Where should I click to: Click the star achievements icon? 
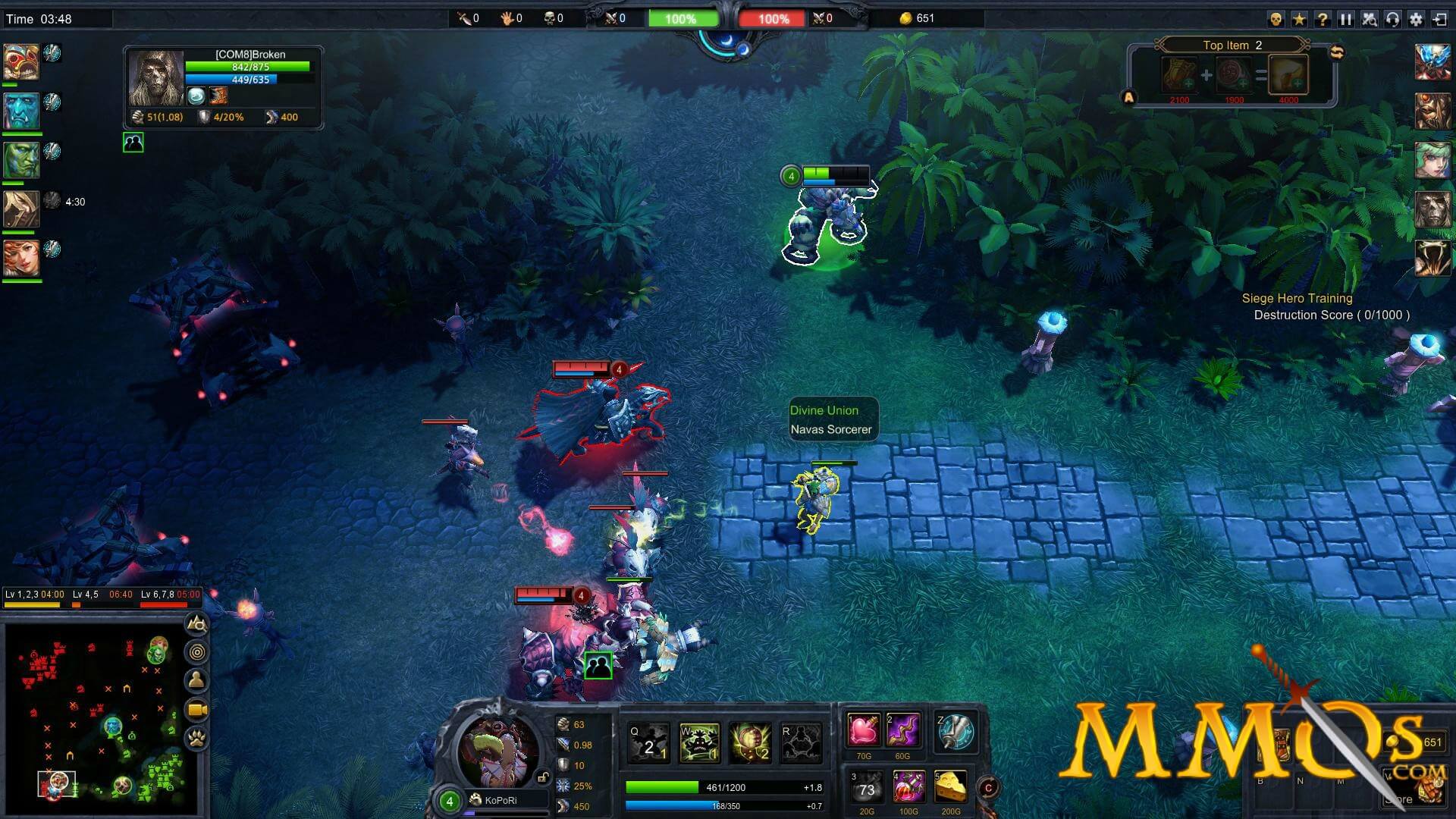click(1300, 18)
